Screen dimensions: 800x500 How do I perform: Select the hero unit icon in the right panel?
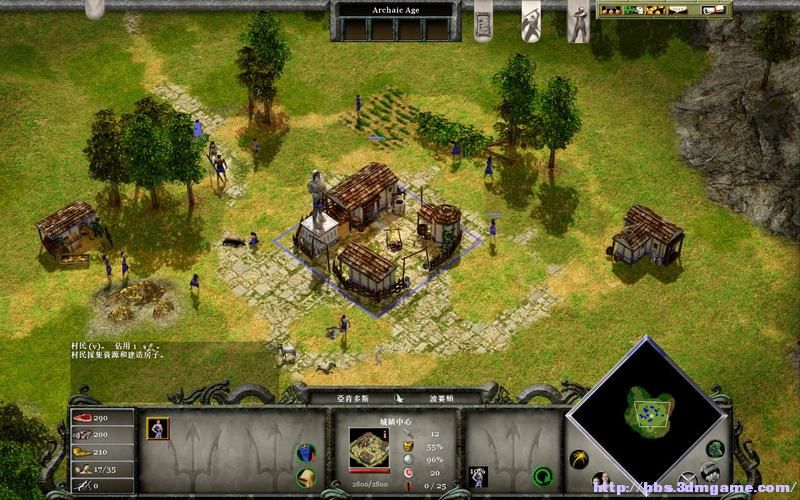(478, 475)
